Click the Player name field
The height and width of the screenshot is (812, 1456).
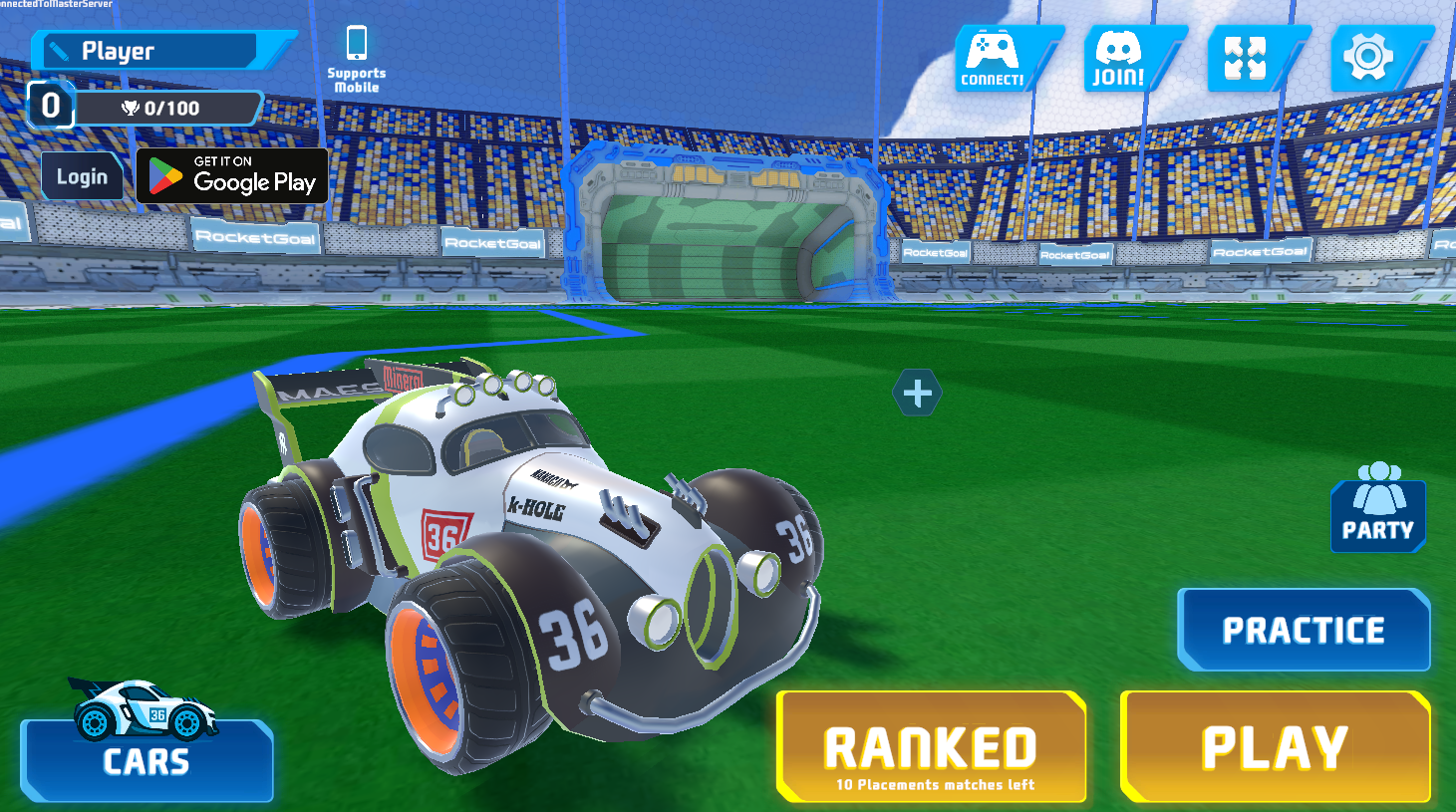[x=159, y=50]
